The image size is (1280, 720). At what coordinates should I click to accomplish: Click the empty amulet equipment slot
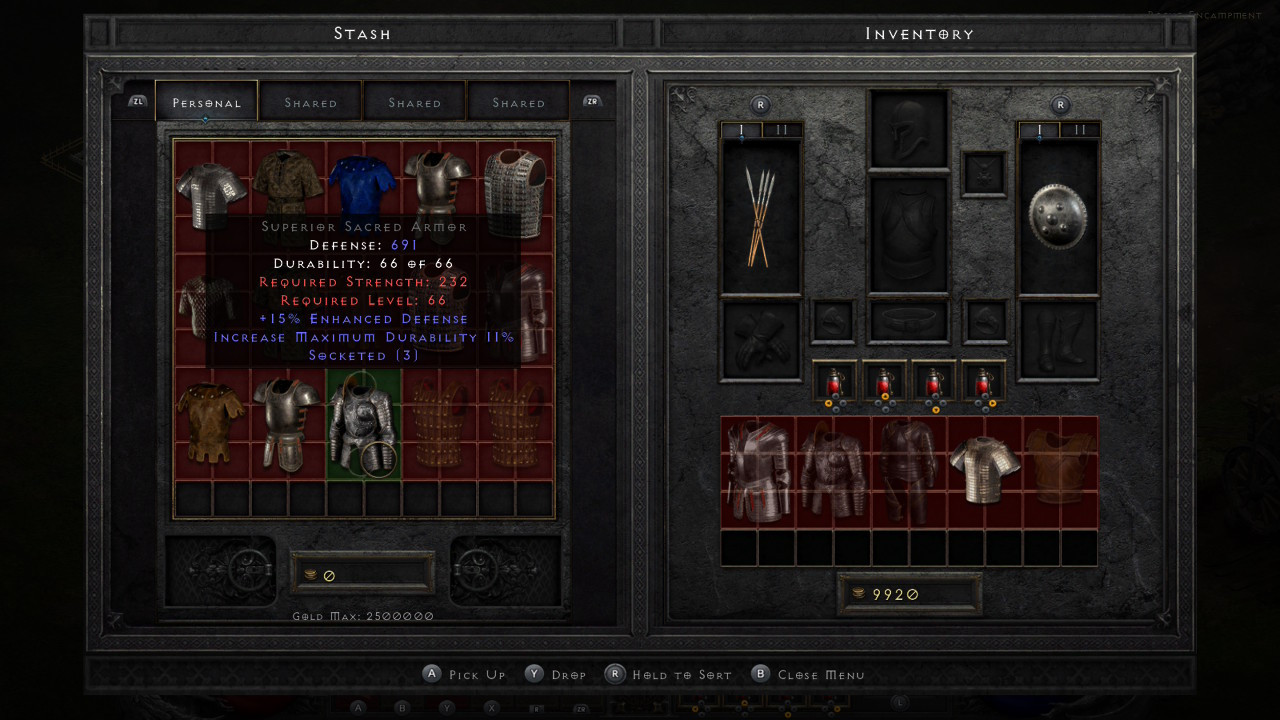(983, 173)
